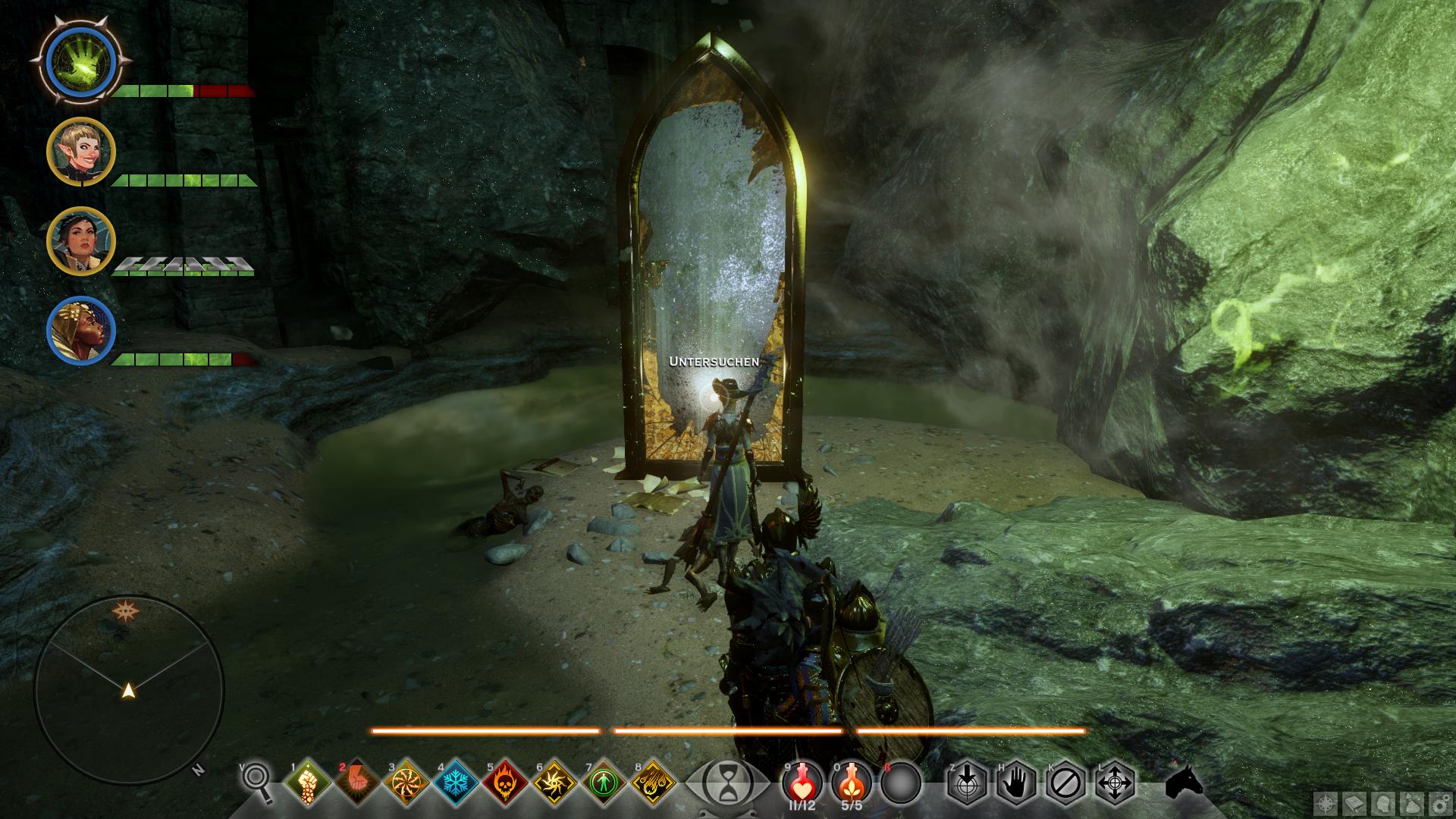The image size is (1456, 819).
Task: Summon the mount with horse head icon
Action: tap(1185, 781)
